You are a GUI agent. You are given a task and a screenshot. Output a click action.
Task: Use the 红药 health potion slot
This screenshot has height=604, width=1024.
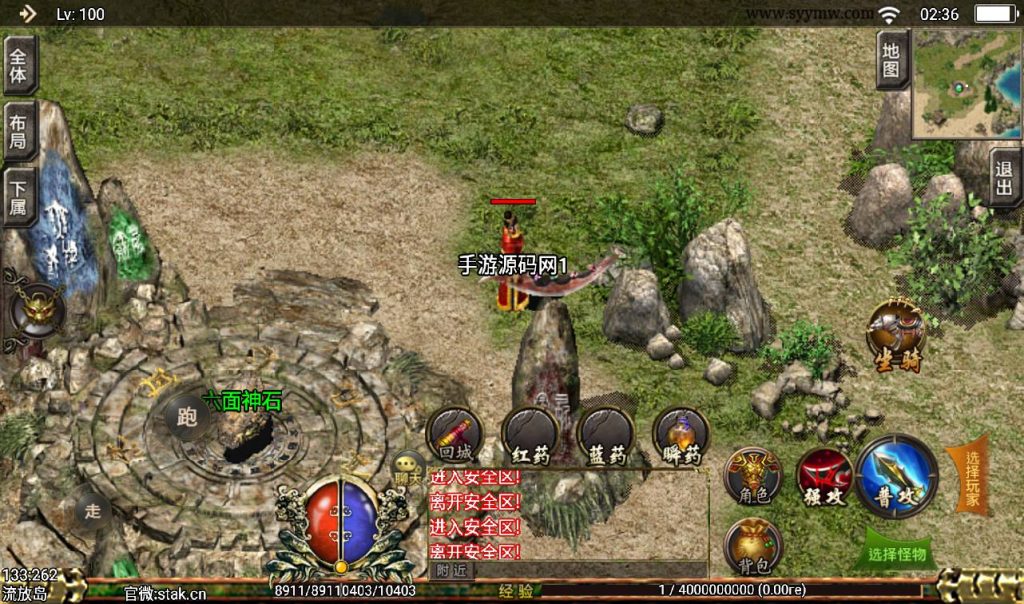click(530, 435)
